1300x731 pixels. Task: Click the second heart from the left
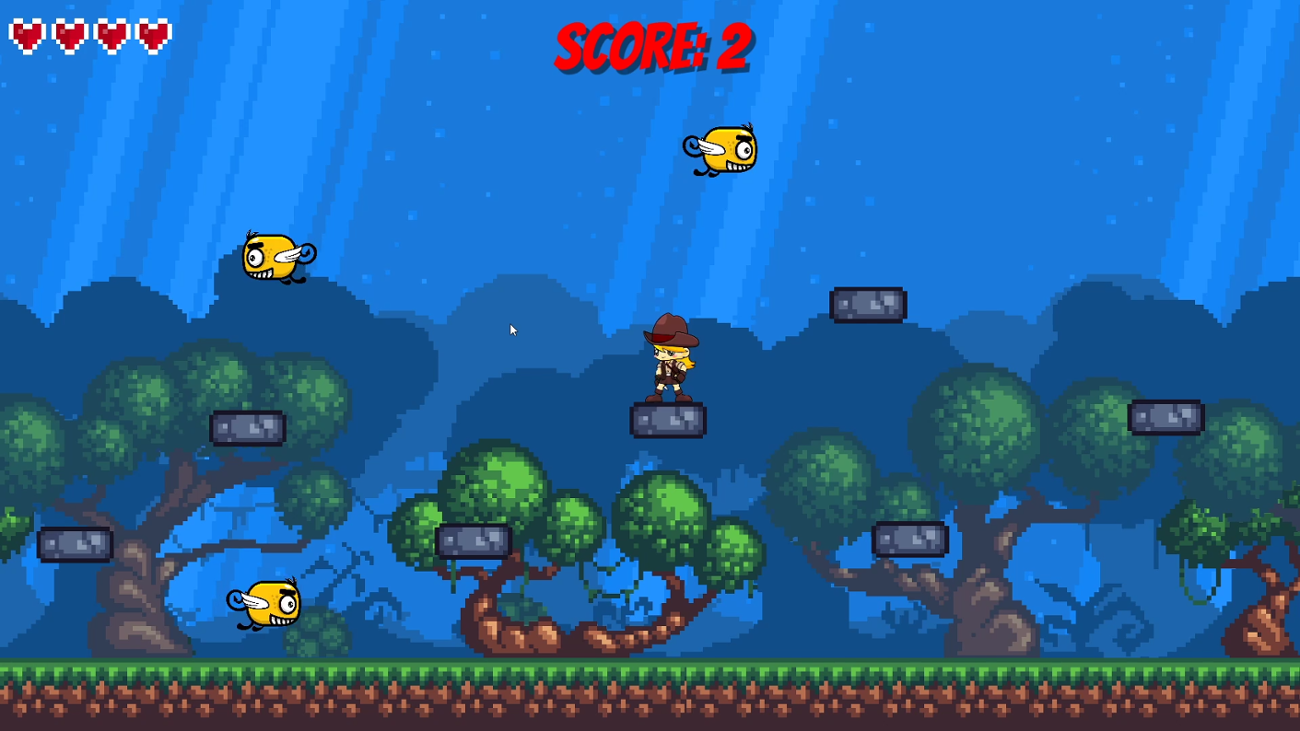click(x=68, y=34)
